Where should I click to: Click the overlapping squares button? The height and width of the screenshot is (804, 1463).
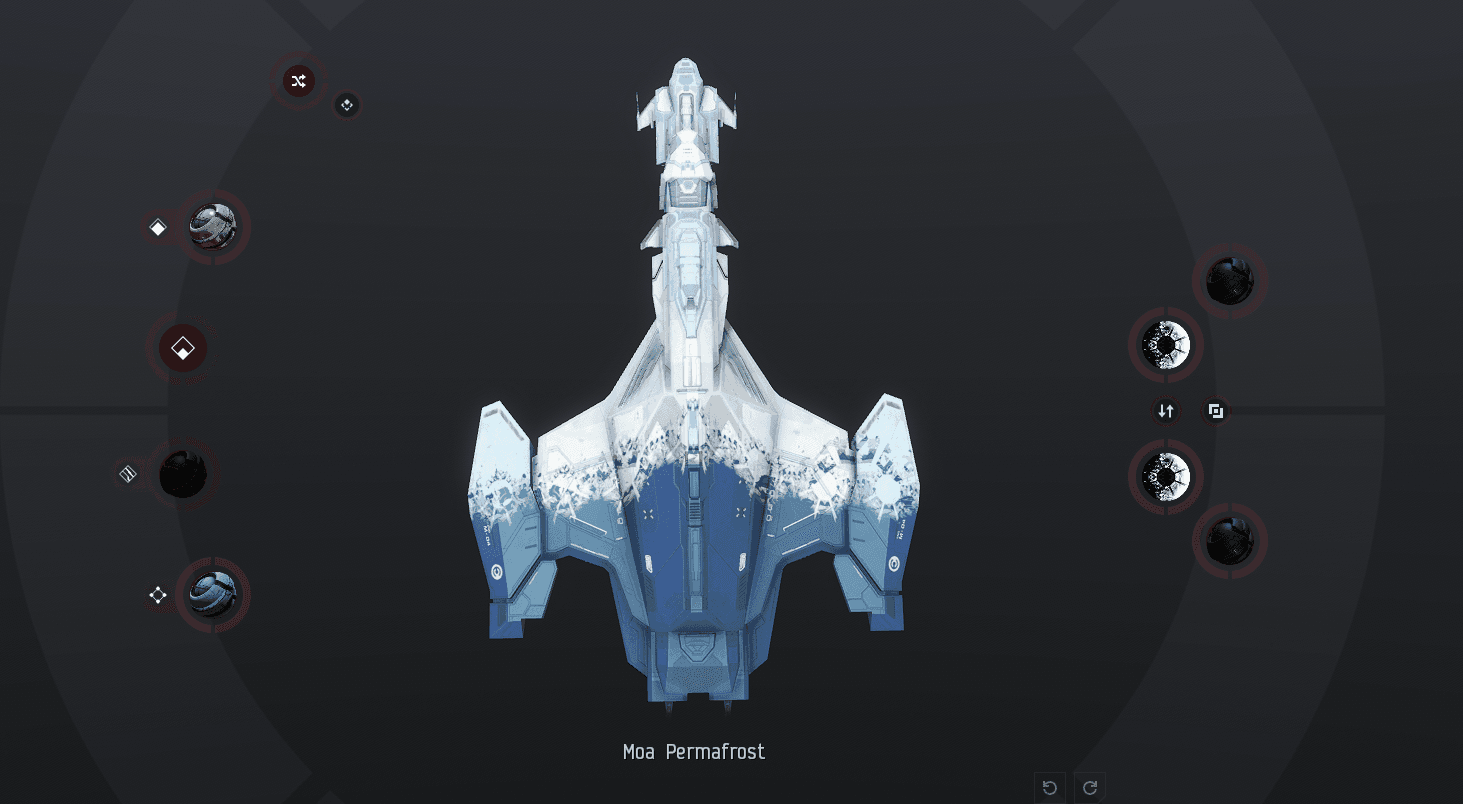coord(1216,411)
